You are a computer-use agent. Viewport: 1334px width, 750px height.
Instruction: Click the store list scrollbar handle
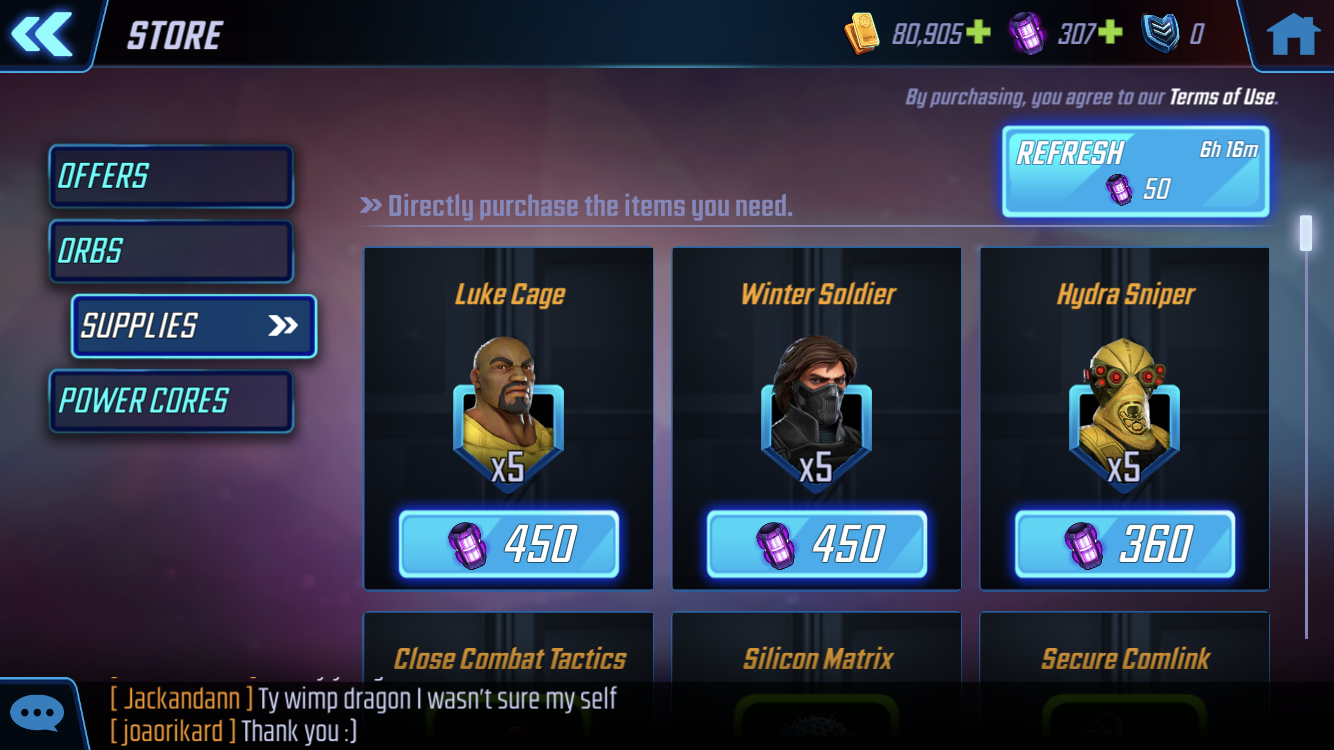1305,232
